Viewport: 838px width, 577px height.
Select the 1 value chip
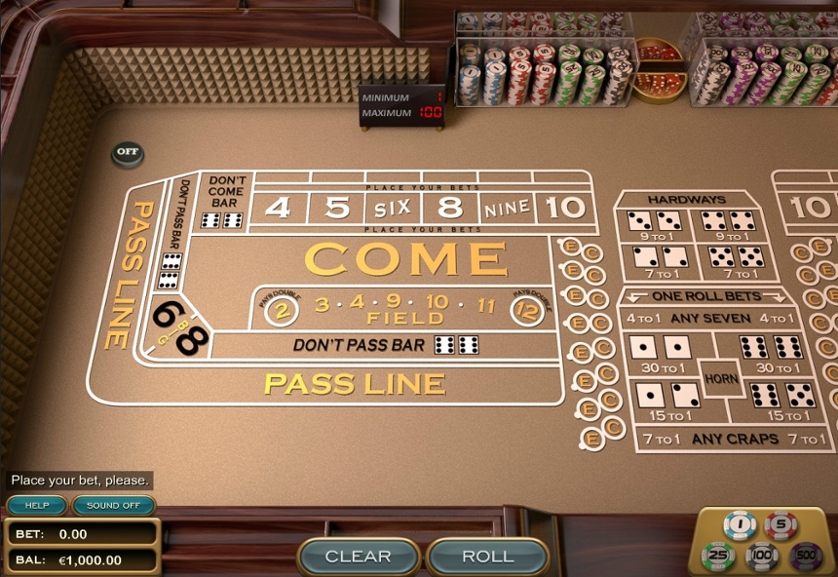(x=741, y=524)
